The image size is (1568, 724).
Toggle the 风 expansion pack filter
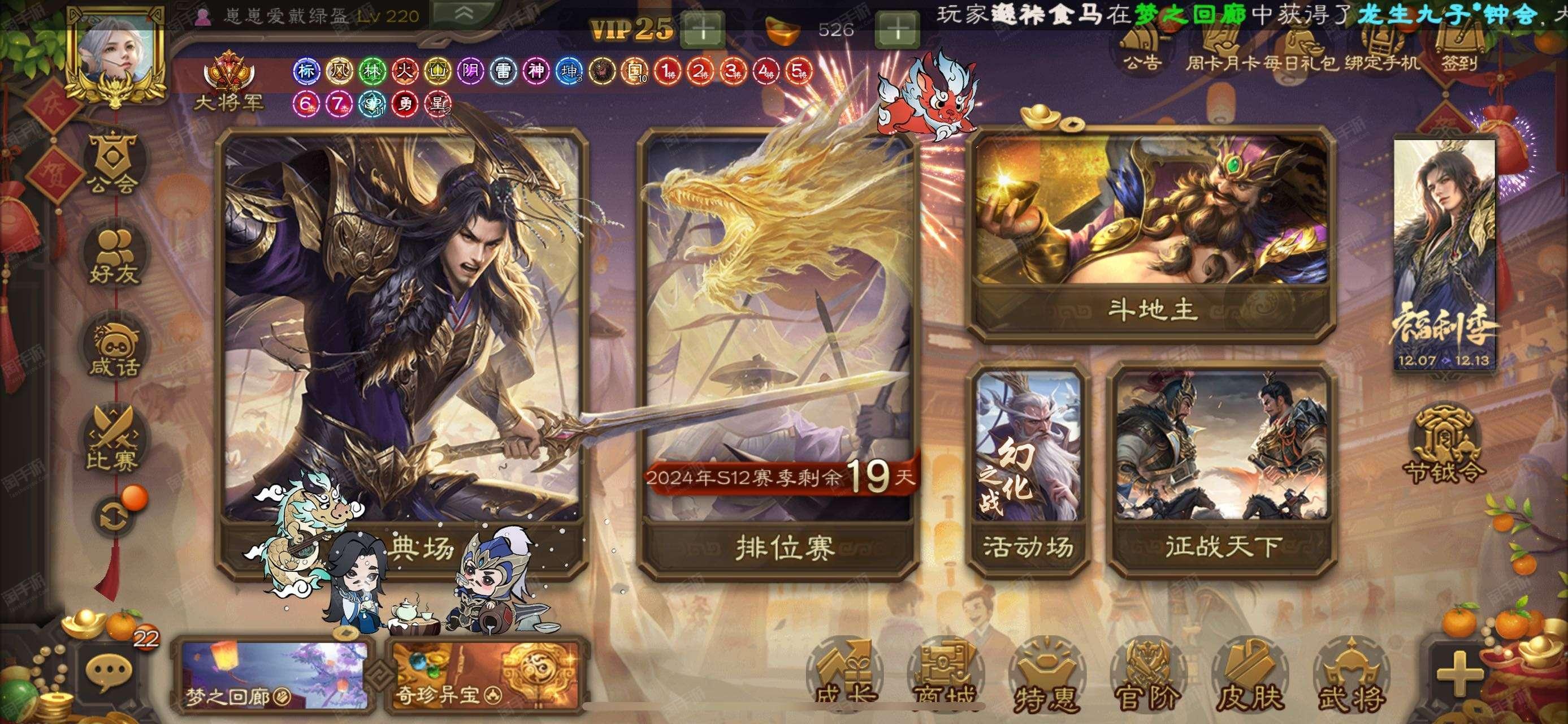(x=341, y=72)
